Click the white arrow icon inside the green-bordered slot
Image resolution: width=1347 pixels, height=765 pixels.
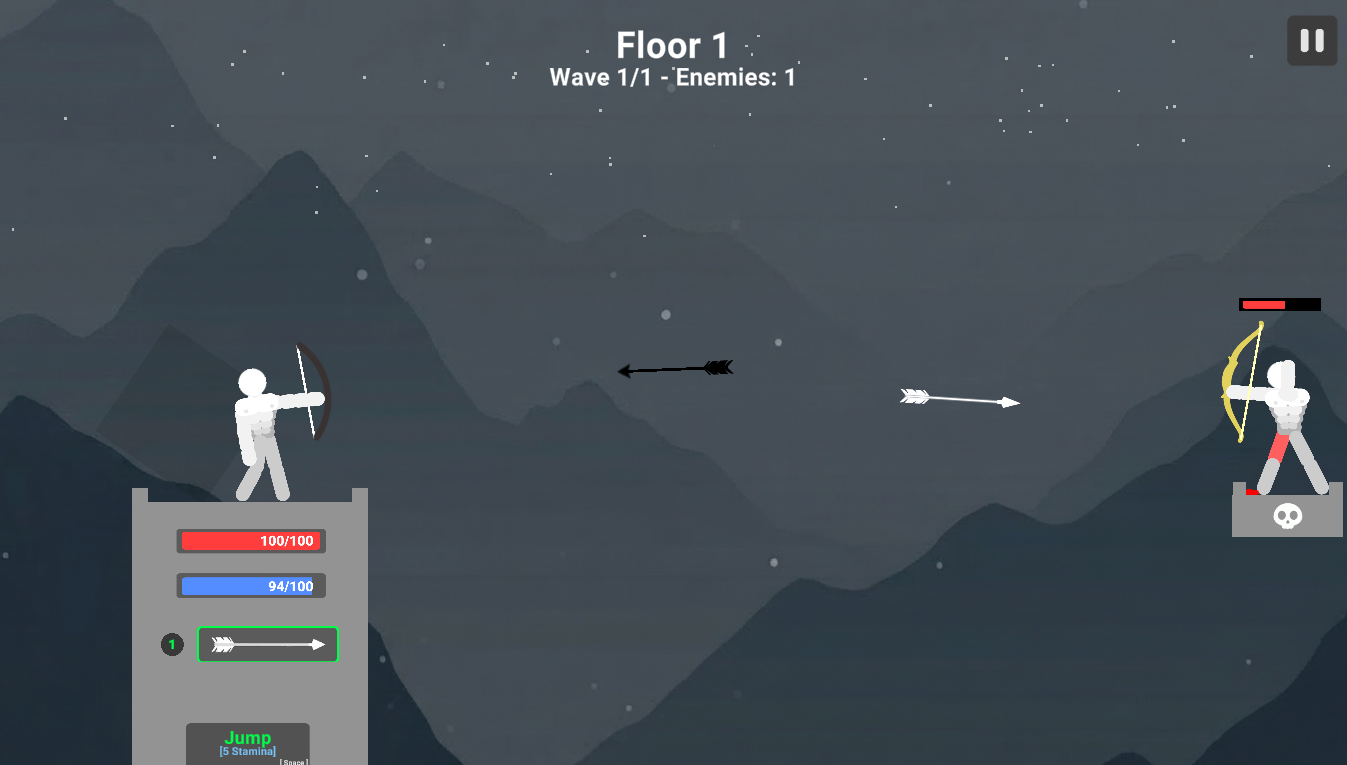click(267, 644)
